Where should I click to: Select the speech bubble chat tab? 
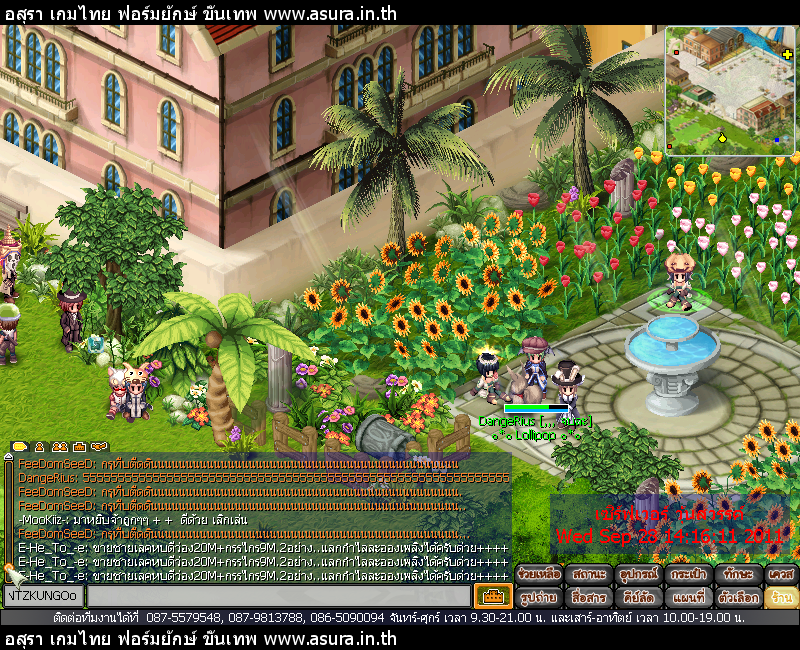(20, 446)
